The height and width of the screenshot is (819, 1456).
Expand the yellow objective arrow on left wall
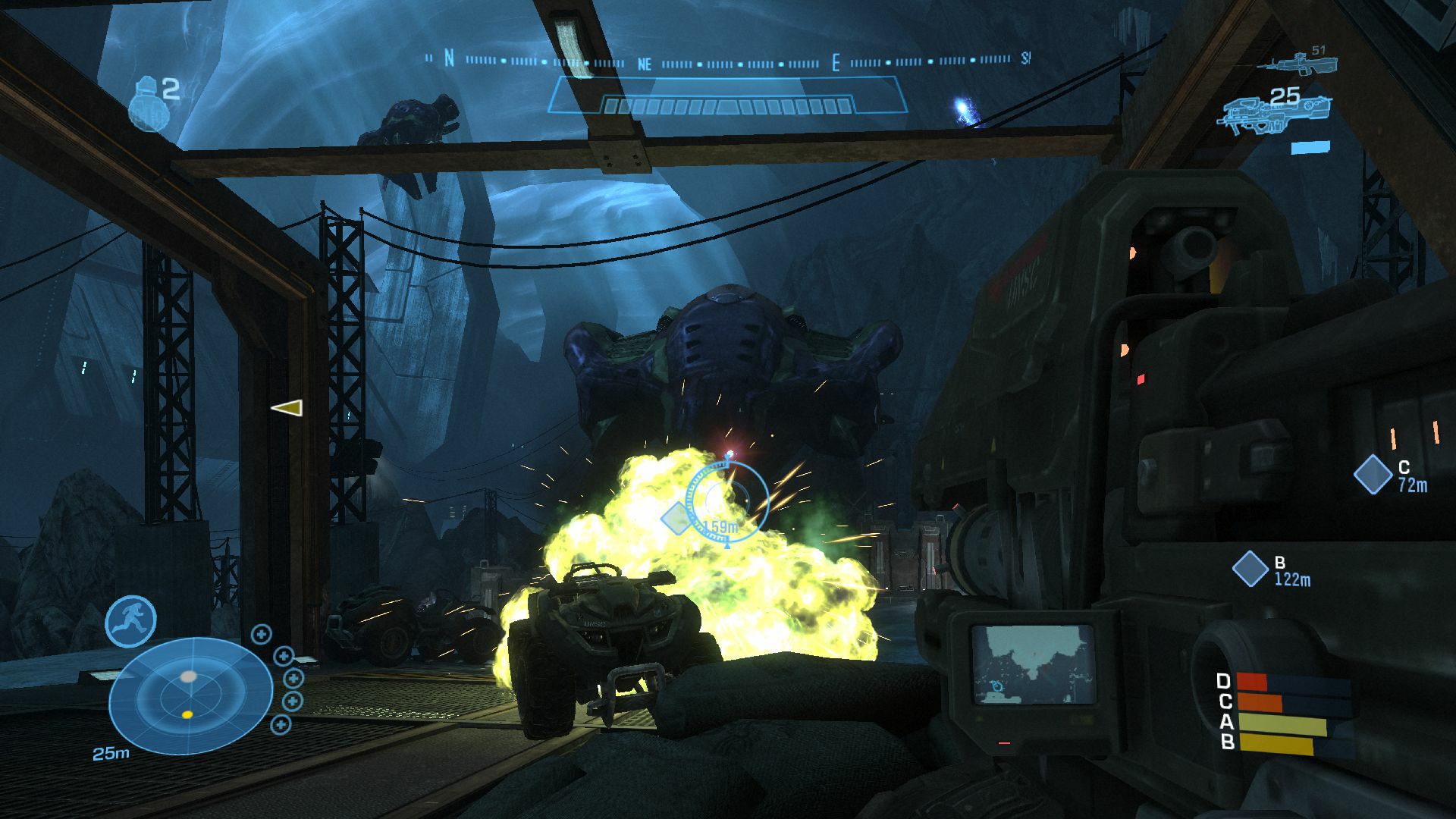click(286, 406)
